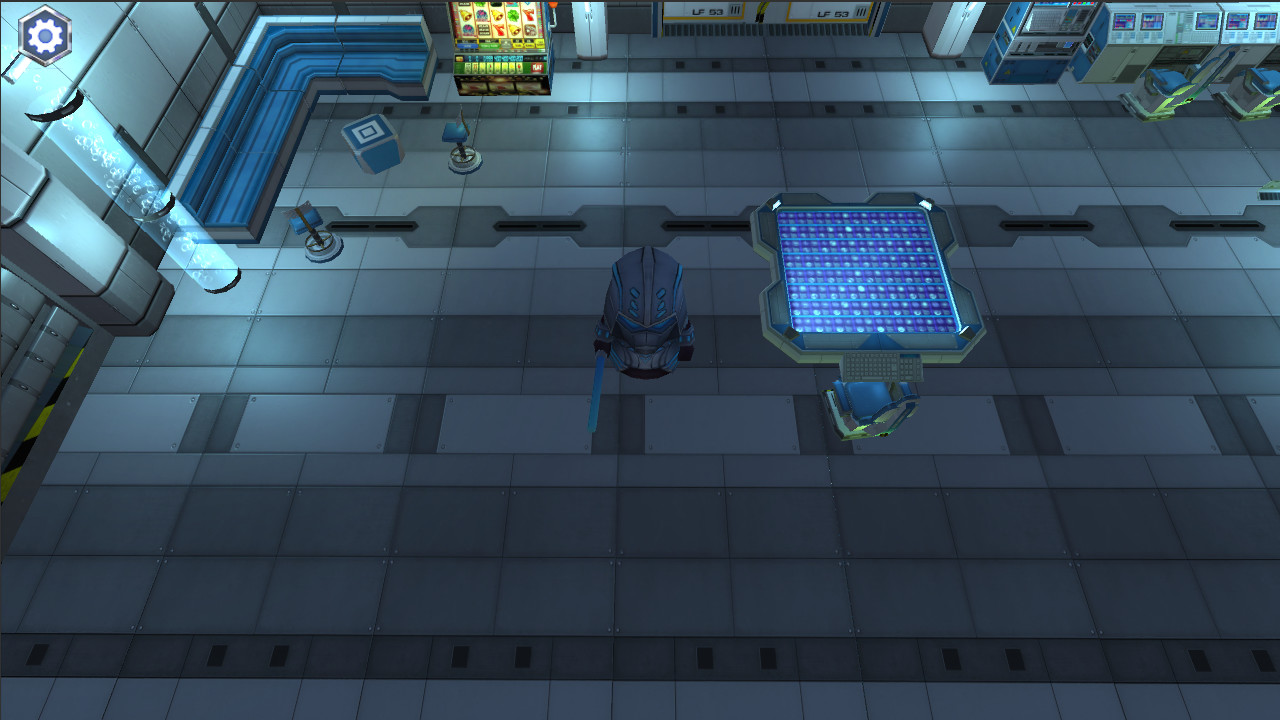Click the slot machine credit display panel
This screenshot has height=720, width=1280.
pos(496,59)
